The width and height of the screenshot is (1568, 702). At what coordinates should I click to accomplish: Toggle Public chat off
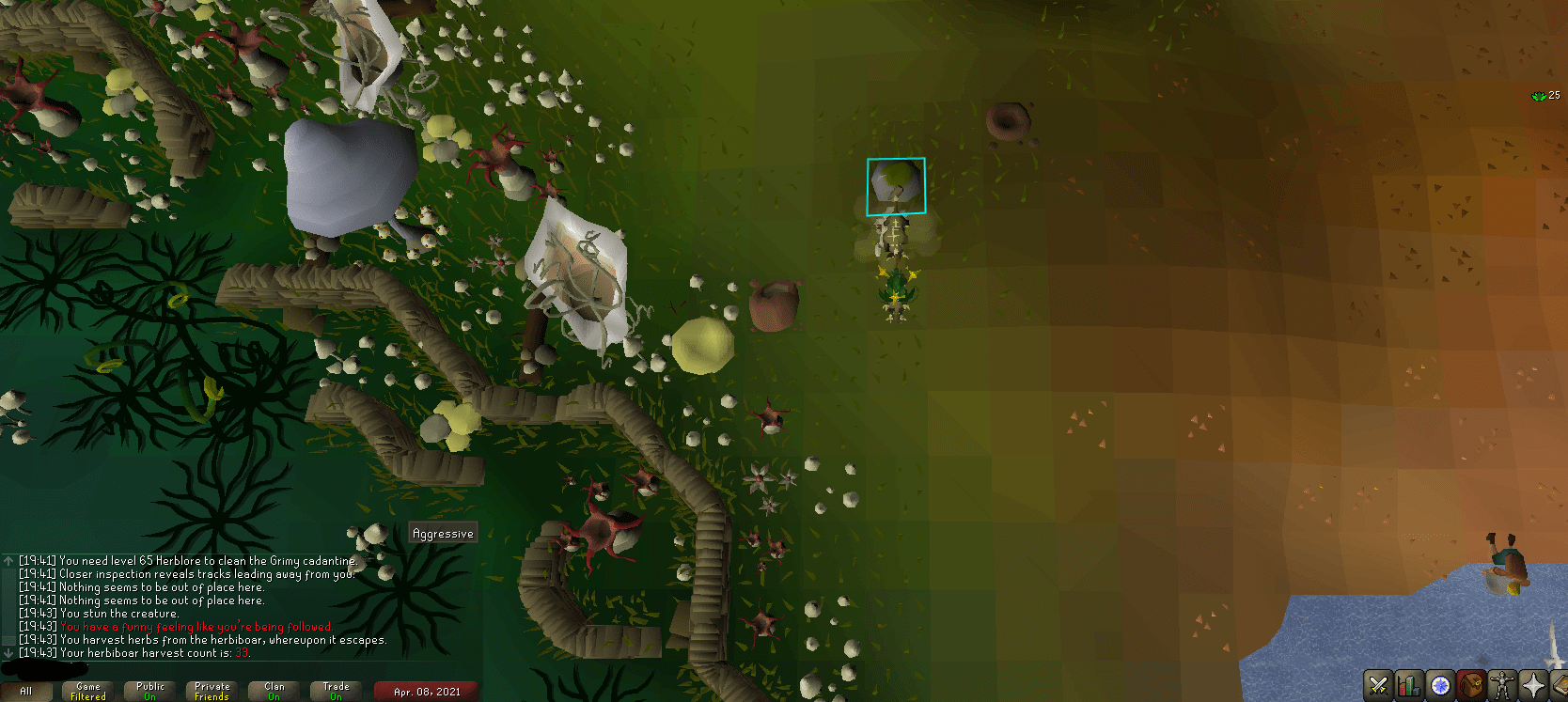(149, 691)
